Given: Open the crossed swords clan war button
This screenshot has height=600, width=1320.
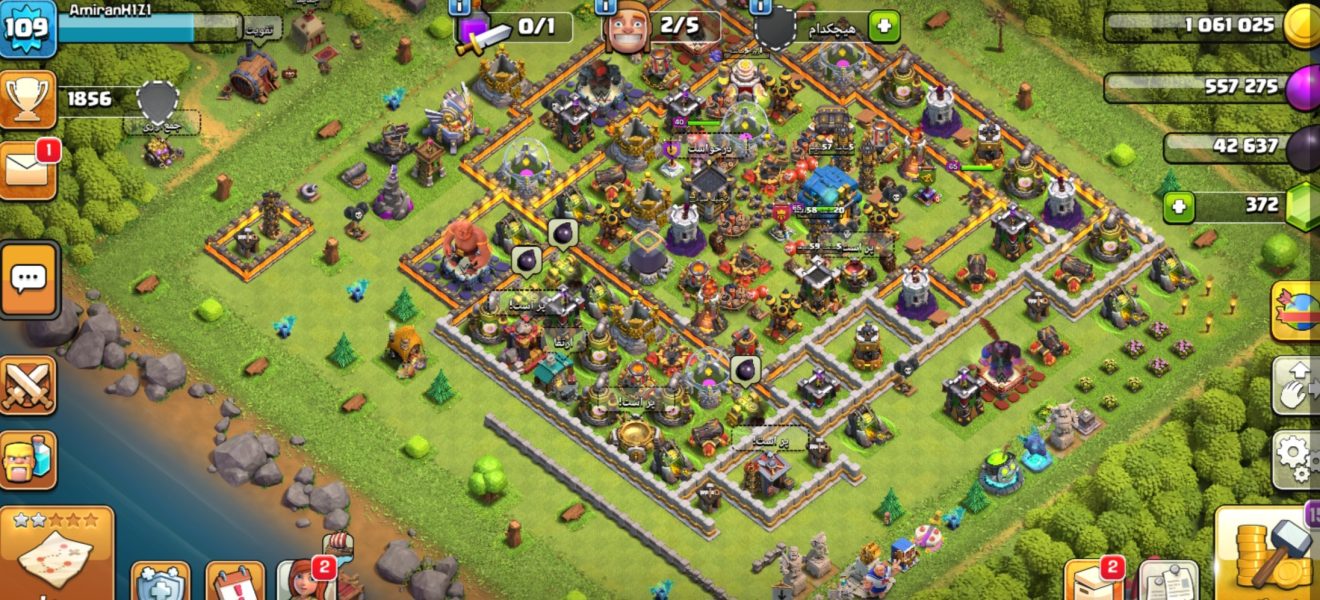Looking at the screenshot, I should [27, 385].
